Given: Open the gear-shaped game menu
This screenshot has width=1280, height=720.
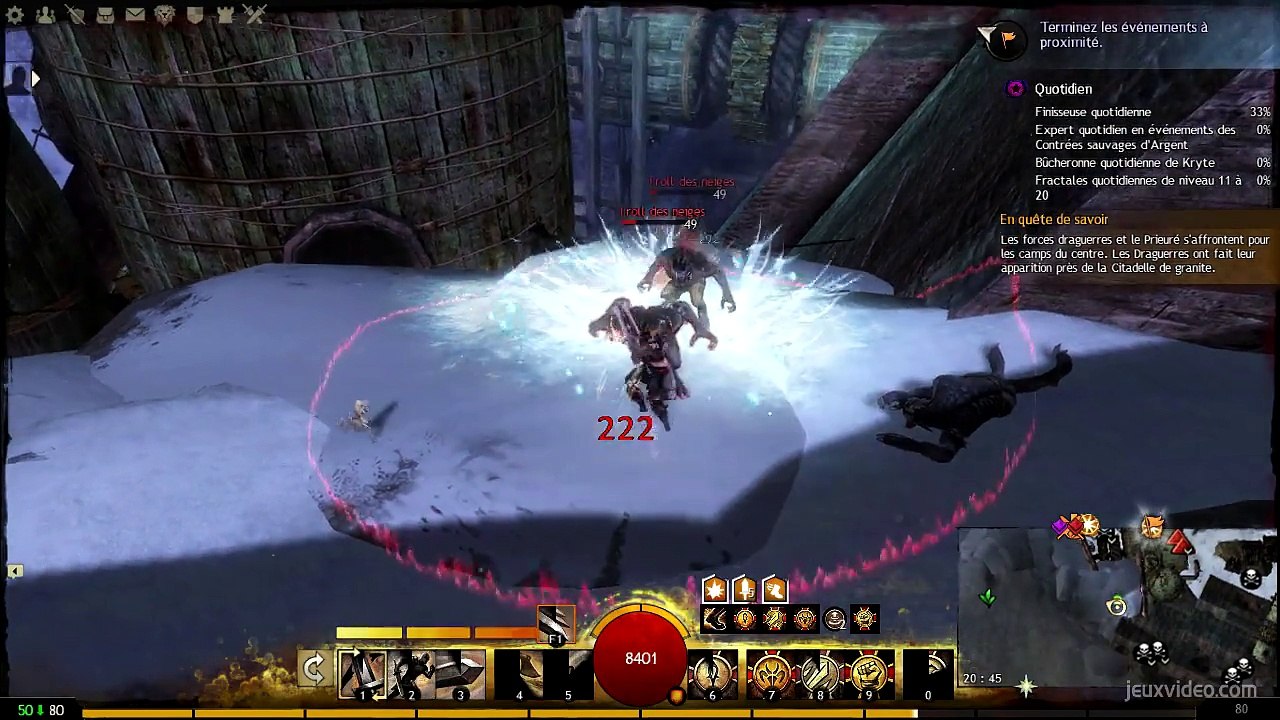Looking at the screenshot, I should click(x=15, y=15).
